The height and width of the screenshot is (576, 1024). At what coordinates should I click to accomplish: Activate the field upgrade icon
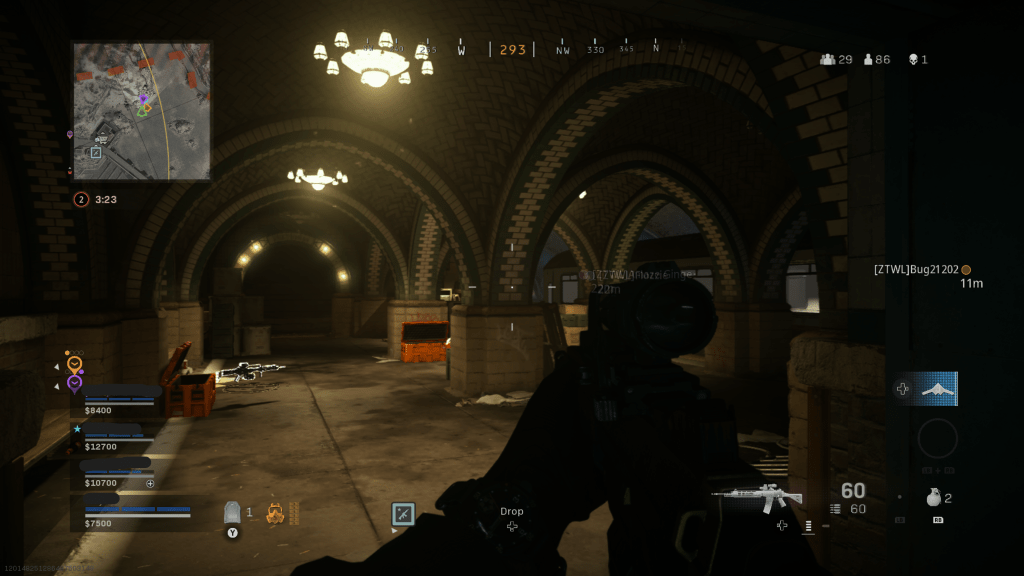click(x=403, y=514)
